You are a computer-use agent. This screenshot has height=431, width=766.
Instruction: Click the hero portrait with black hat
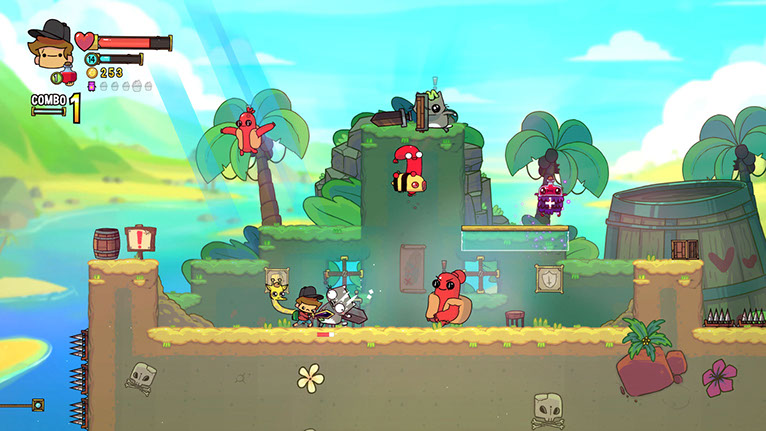[48, 47]
